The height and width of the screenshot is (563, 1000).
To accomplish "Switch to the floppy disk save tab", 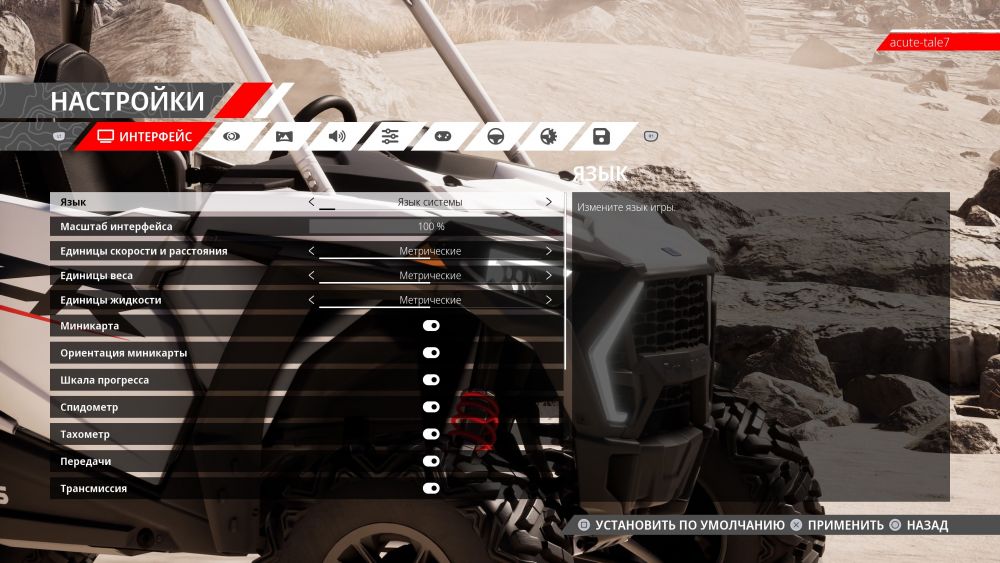I will (601, 136).
